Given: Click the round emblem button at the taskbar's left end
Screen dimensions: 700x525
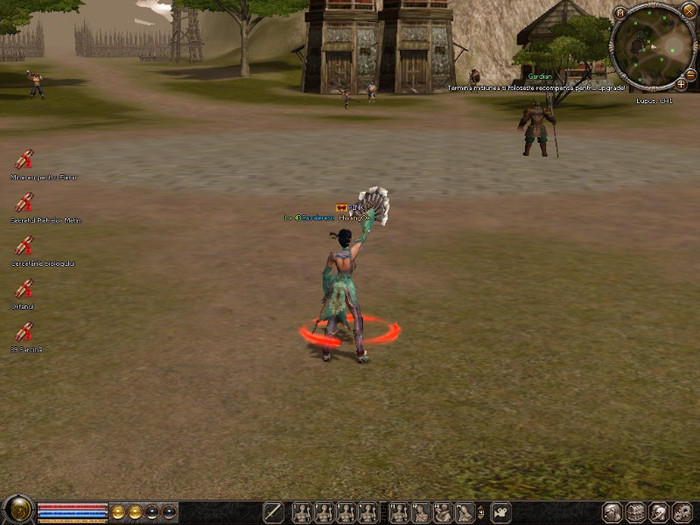Looking at the screenshot, I should click(x=17, y=510).
